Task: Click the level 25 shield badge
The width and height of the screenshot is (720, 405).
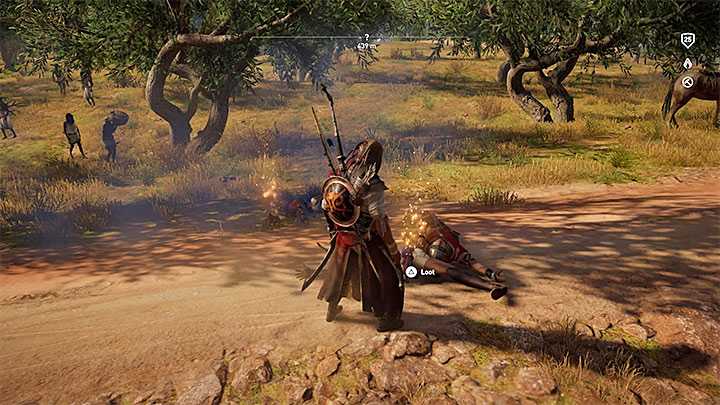Action: point(687,41)
